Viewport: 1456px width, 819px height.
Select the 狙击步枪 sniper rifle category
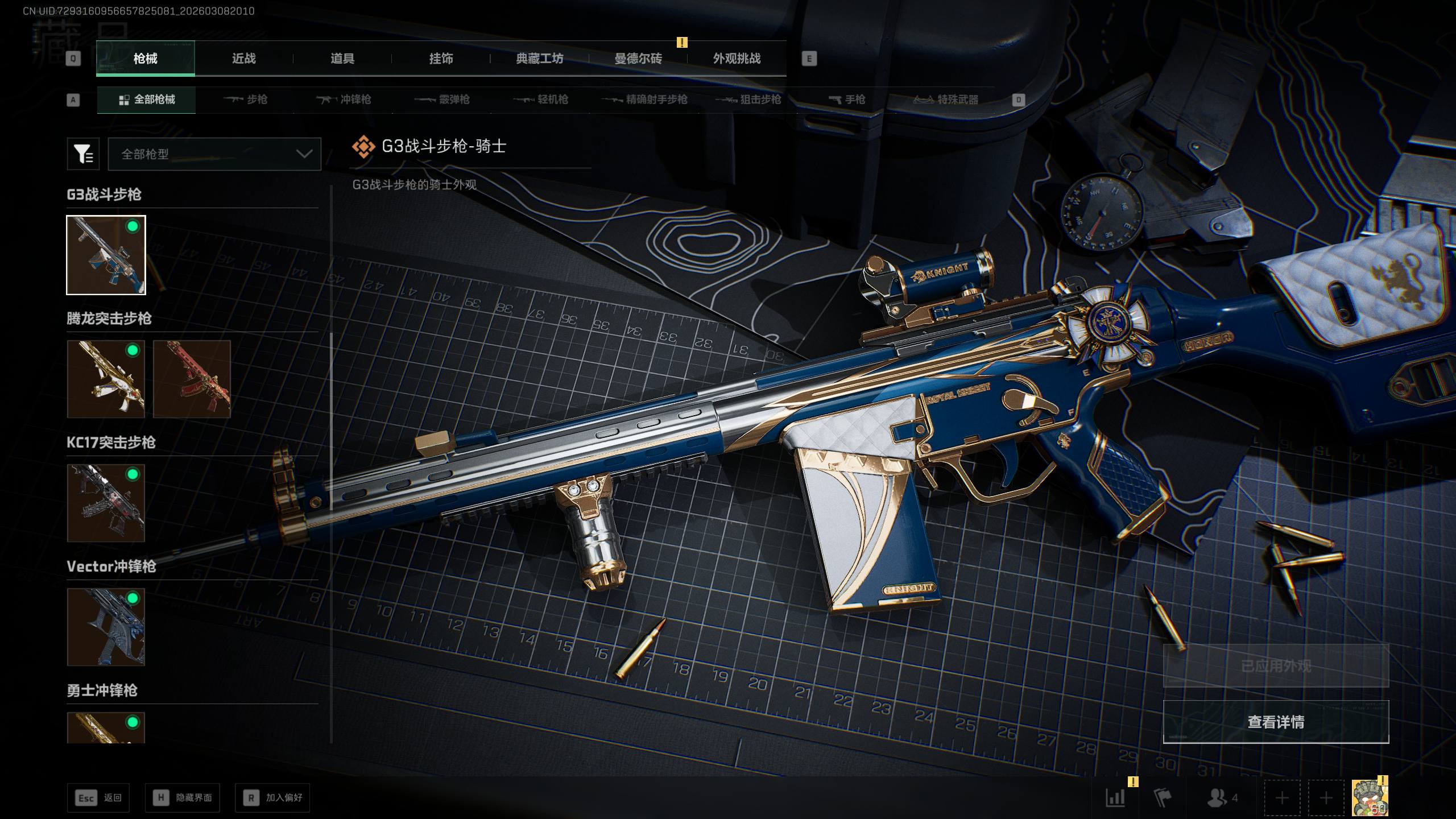[x=748, y=100]
